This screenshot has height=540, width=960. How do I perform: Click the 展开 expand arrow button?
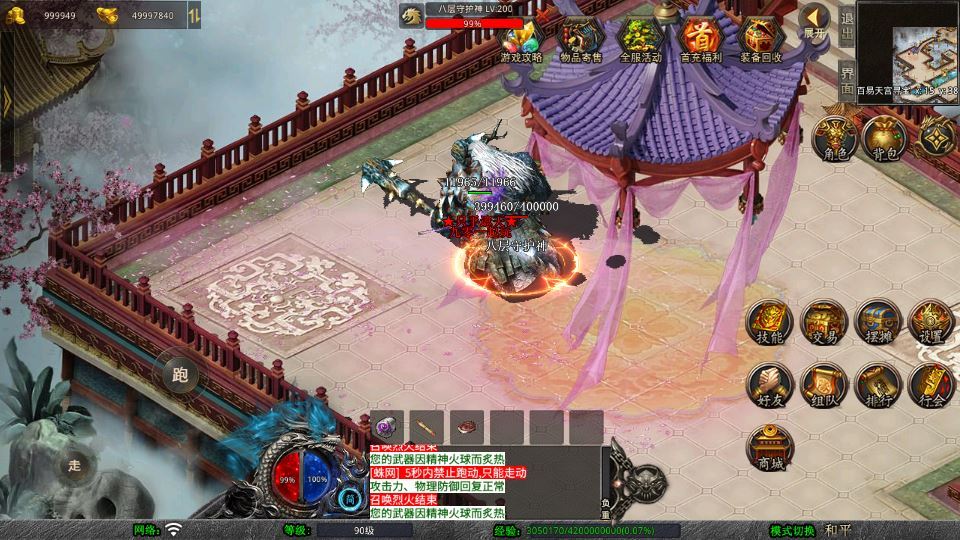click(815, 20)
